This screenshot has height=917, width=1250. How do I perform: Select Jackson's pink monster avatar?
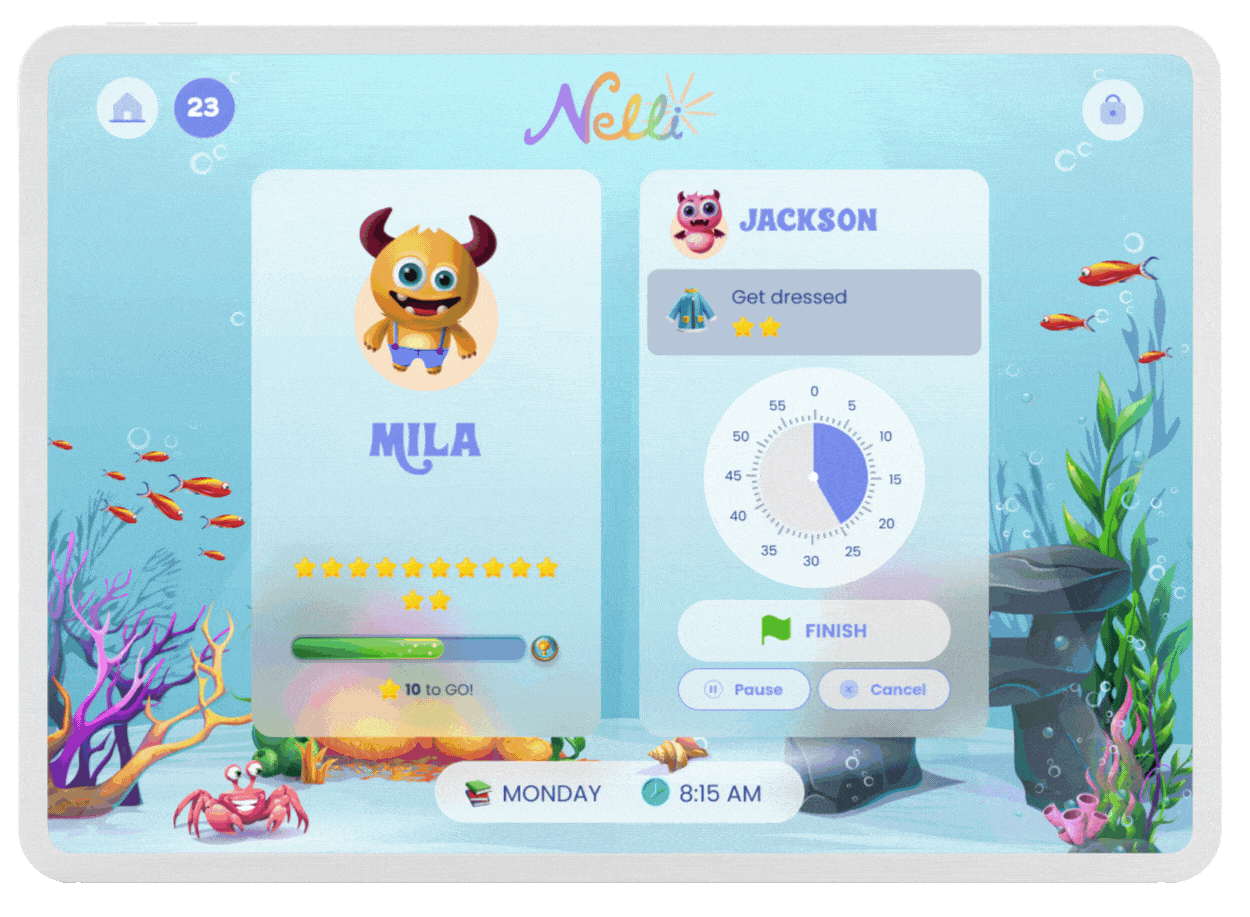698,221
